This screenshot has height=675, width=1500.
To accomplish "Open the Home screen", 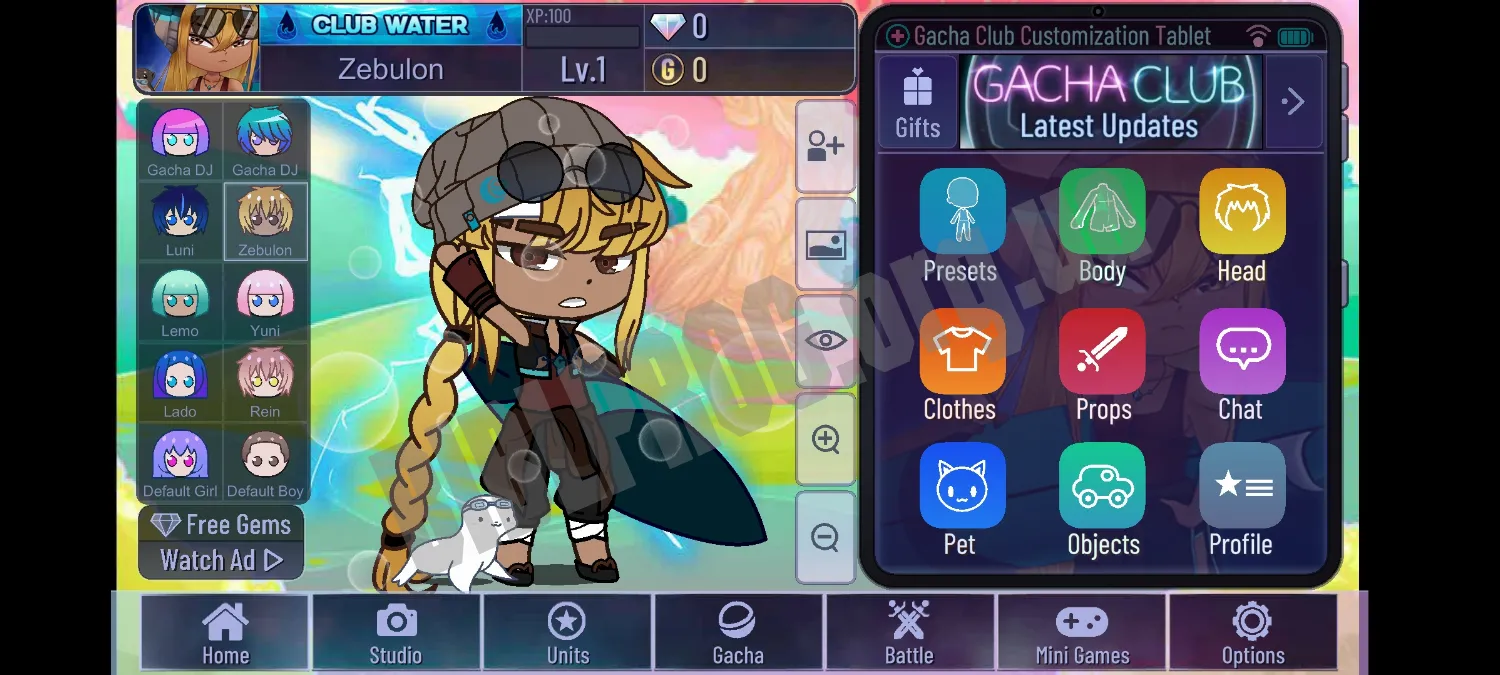I will [225, 632].
